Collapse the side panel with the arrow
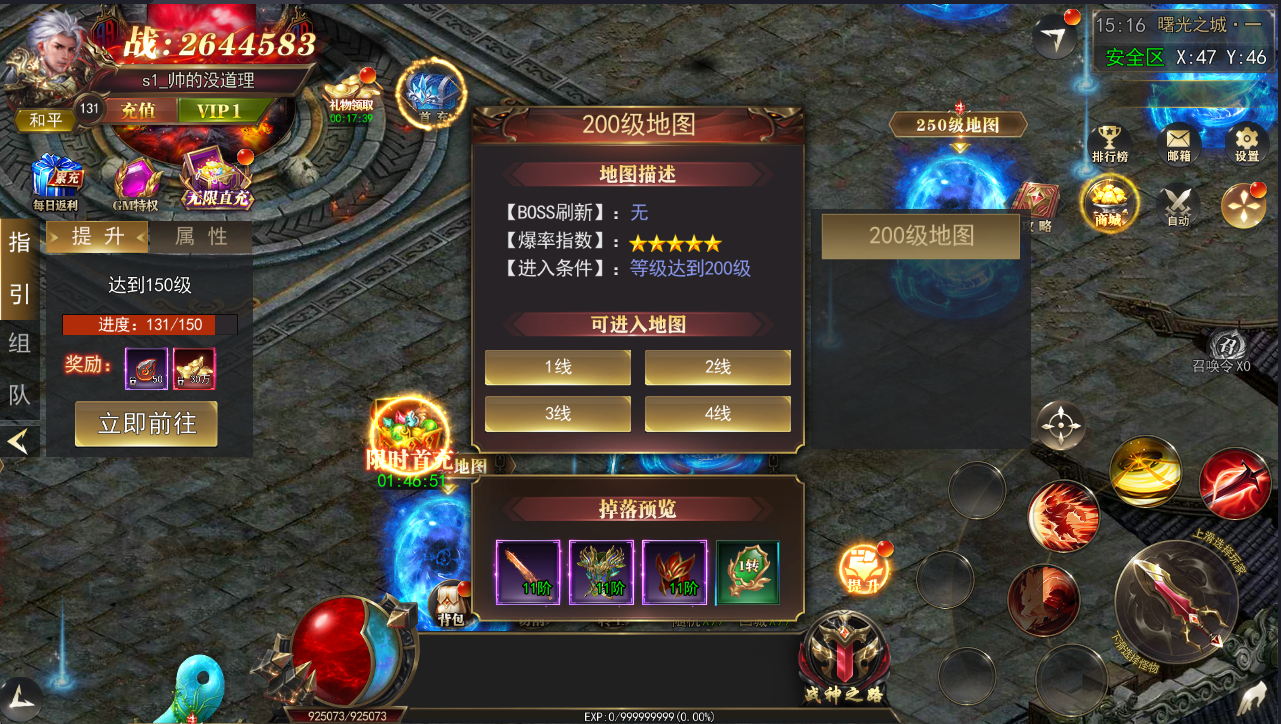The width and height of the screenshot is (1281, 724). click(19, 440)
